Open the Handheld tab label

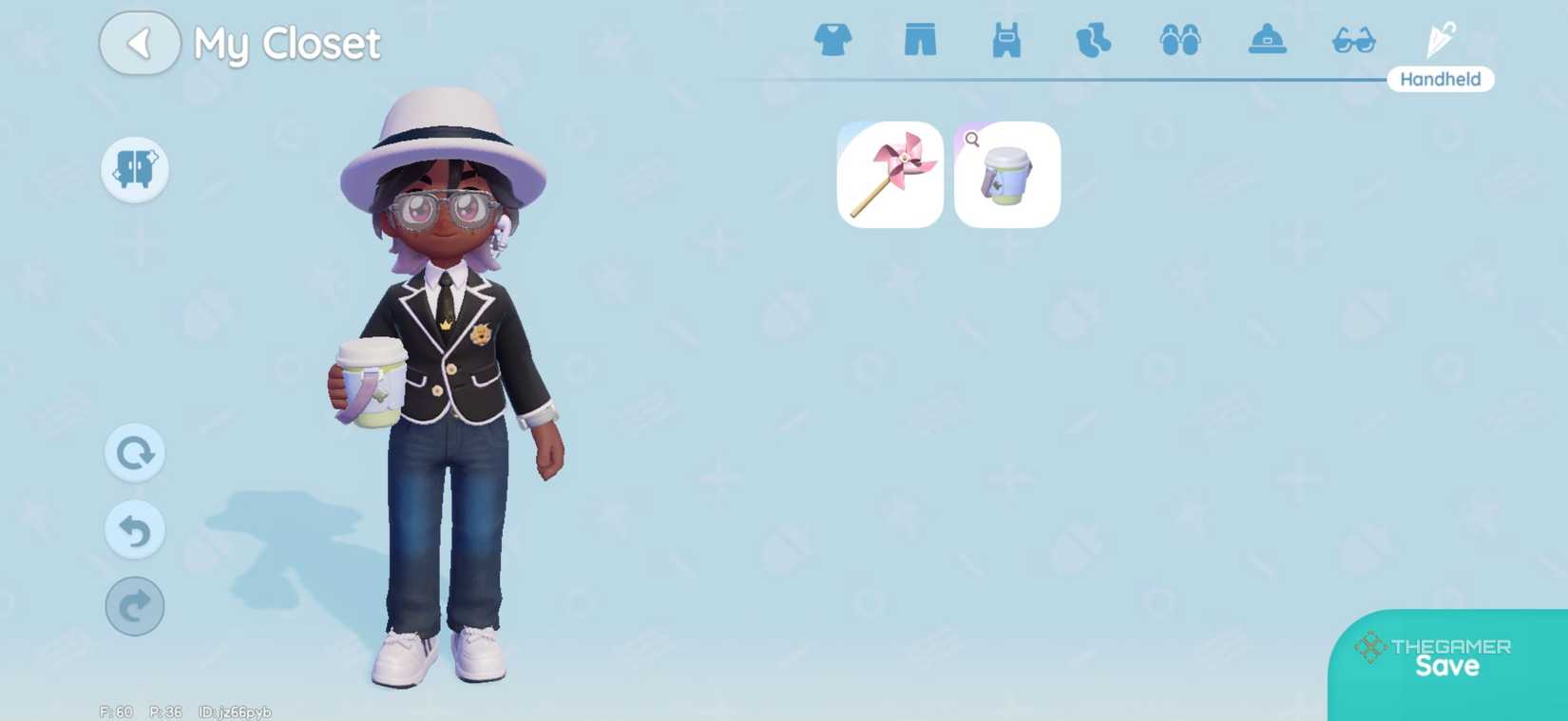coord(1441,79)
